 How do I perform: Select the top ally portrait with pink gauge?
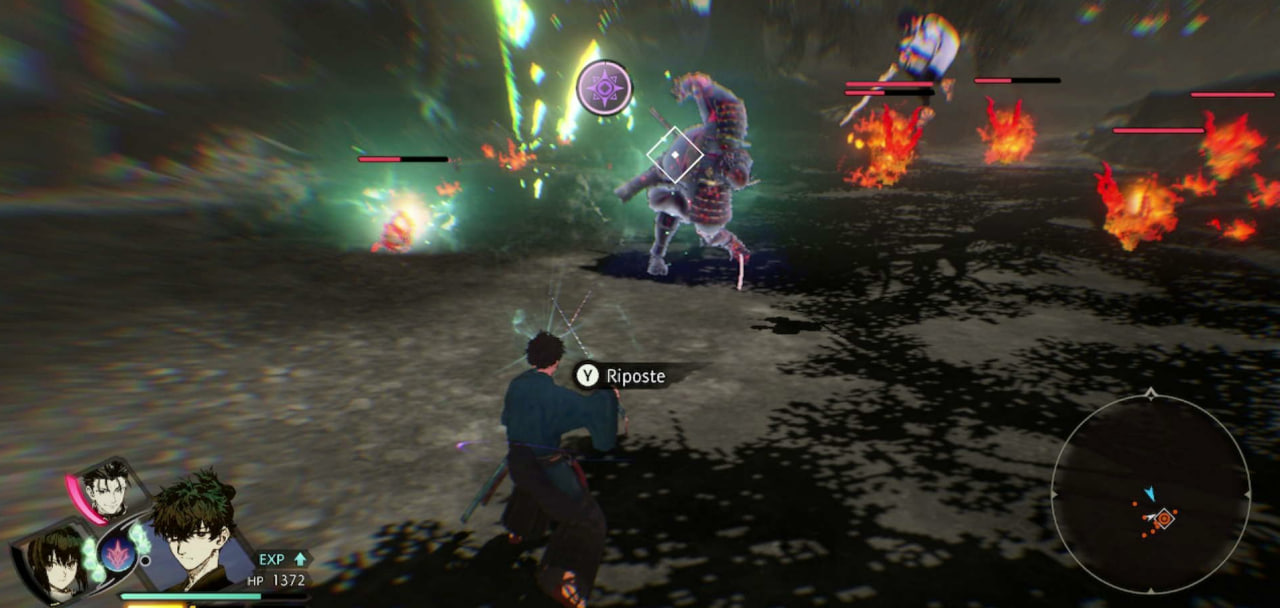tap(106, 489)
